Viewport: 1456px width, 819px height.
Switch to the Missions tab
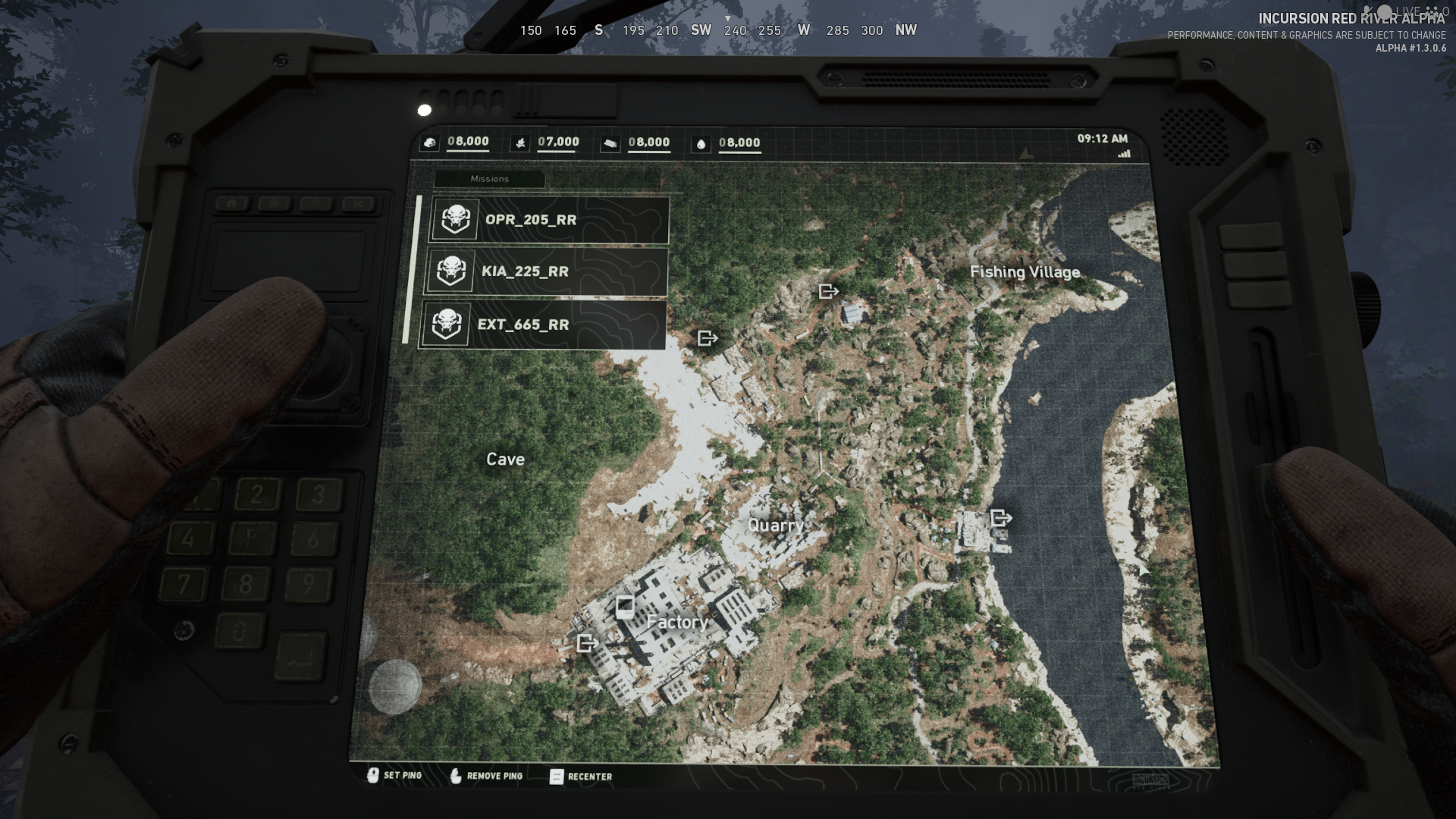click(x=489, y=179)
